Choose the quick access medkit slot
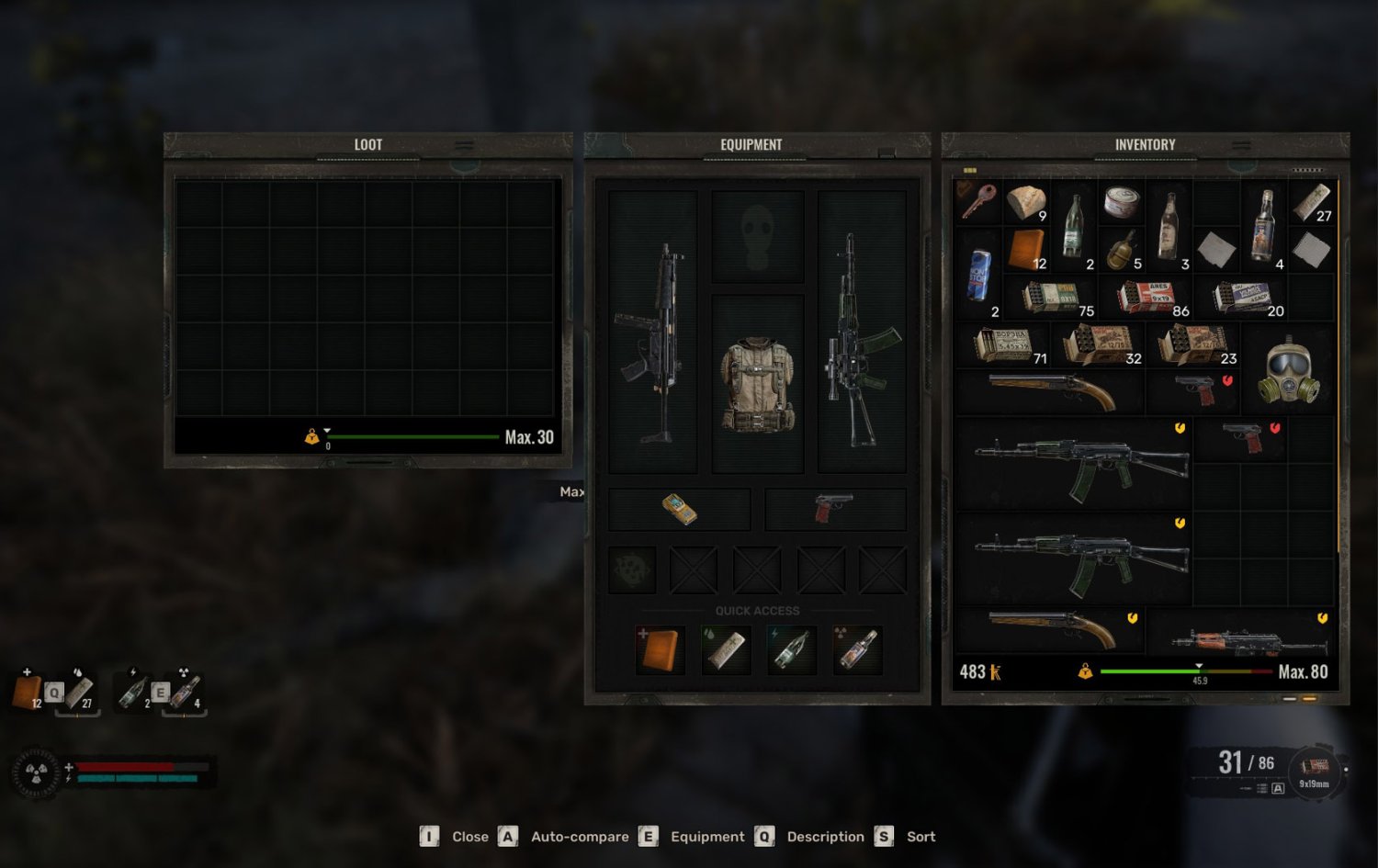1378x868 pixels. tap(661, 648)
